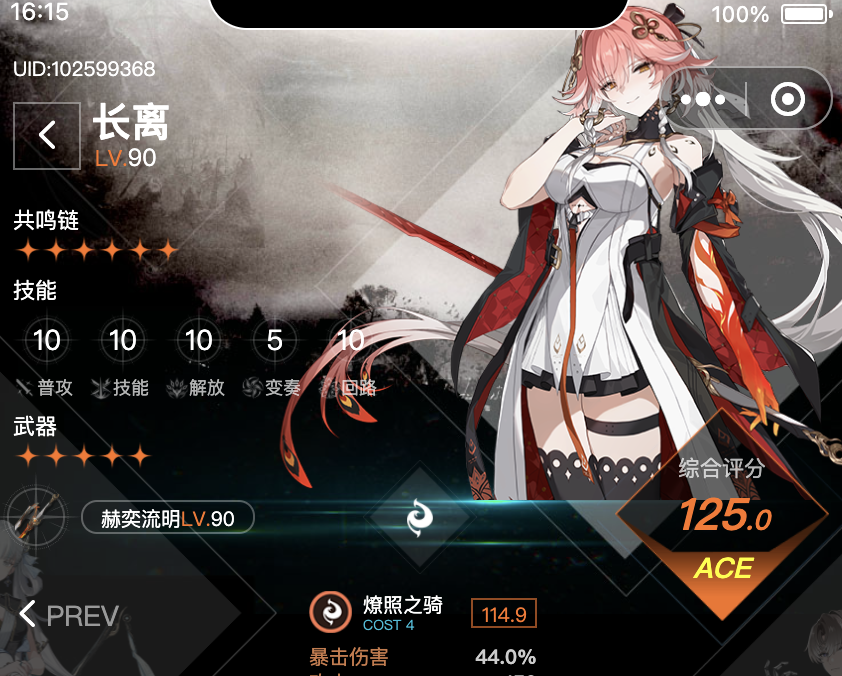Go back using the arrow button
This screenshot has width=842, height=676.
pos(47,136)
